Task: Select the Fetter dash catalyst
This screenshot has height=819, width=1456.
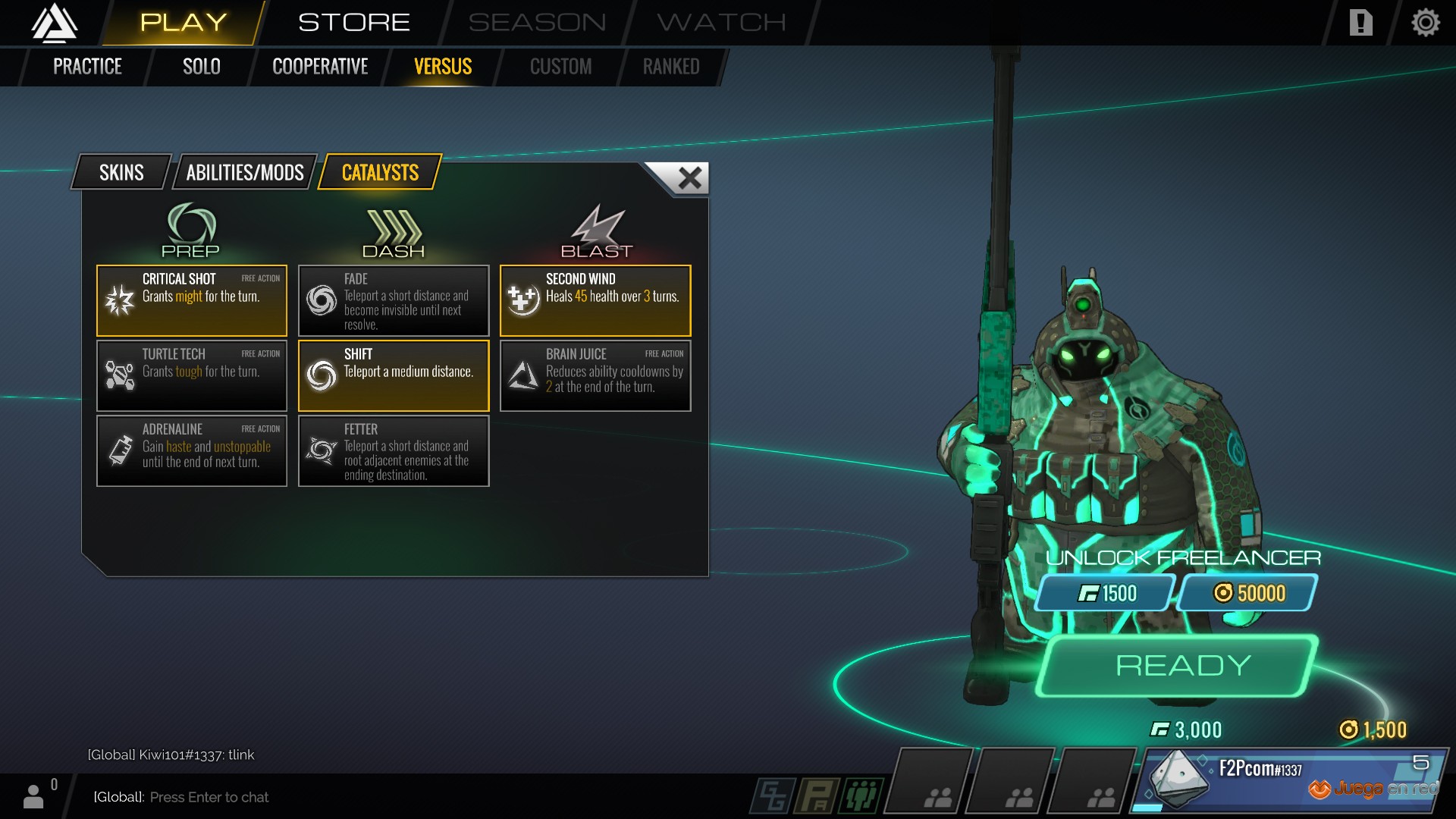Action: tap(394, 450)
